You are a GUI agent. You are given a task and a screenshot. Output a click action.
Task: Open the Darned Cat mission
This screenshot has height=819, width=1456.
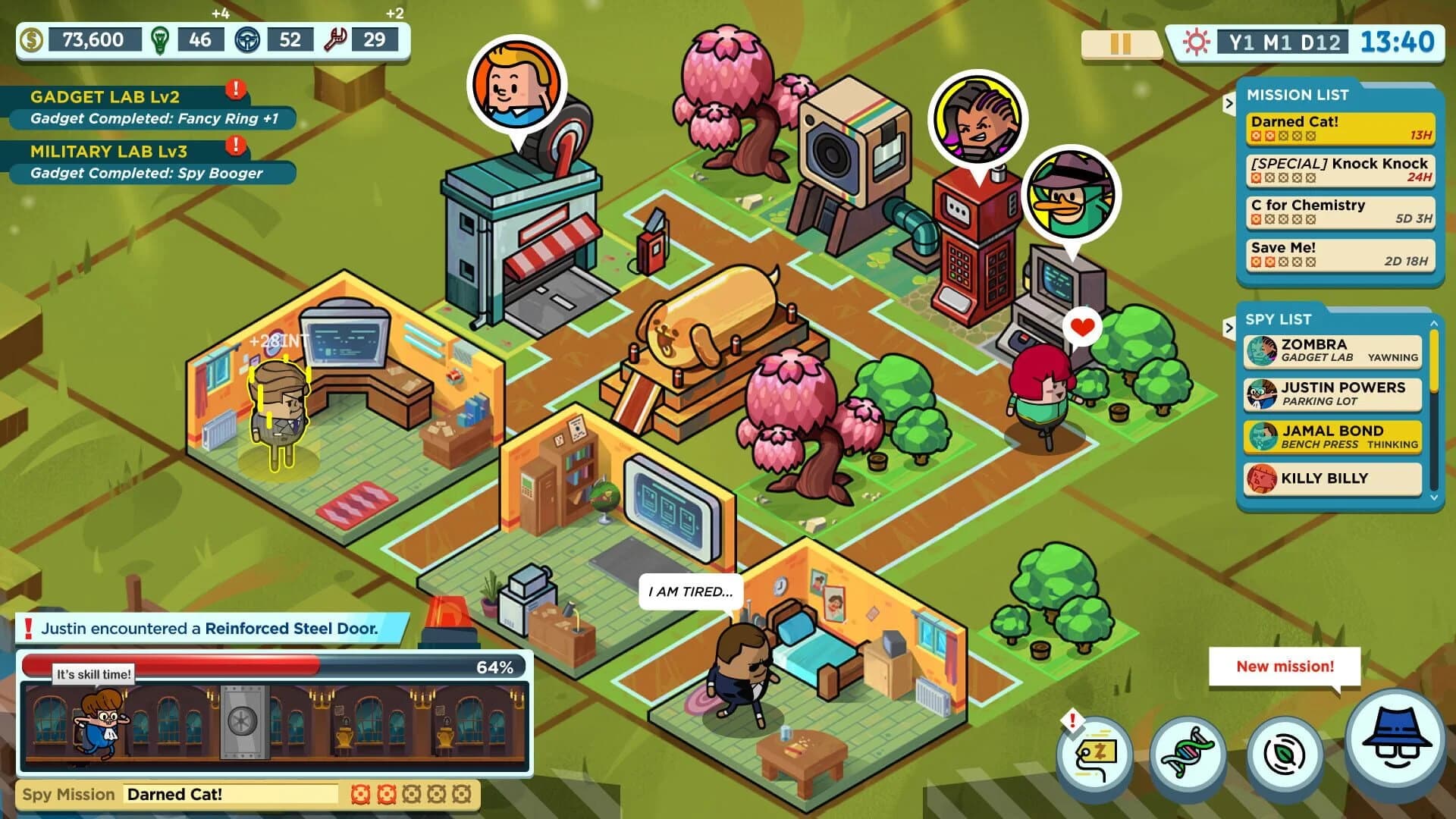pos(1339,127)
